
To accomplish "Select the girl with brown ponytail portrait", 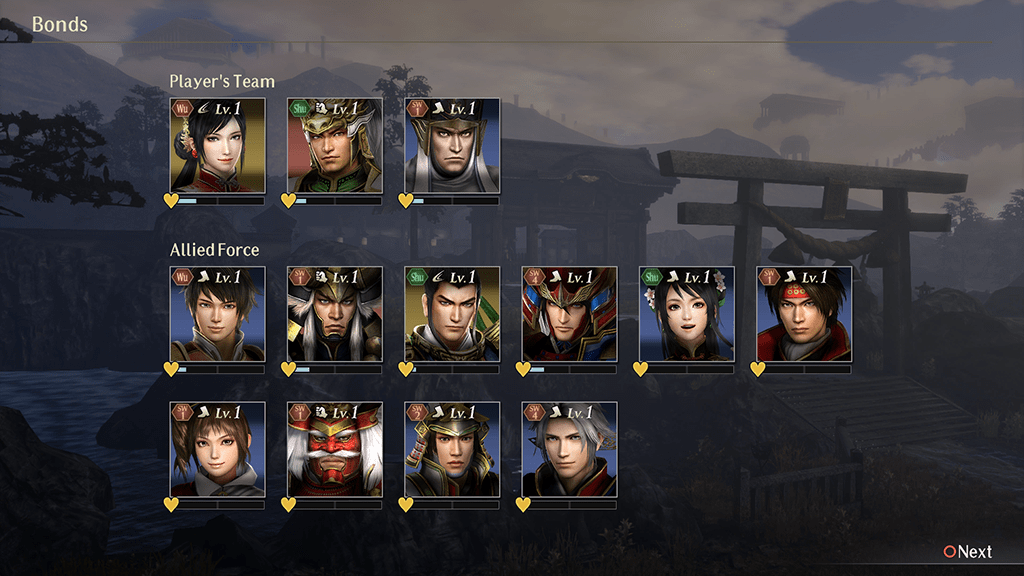I will (217, 450).
